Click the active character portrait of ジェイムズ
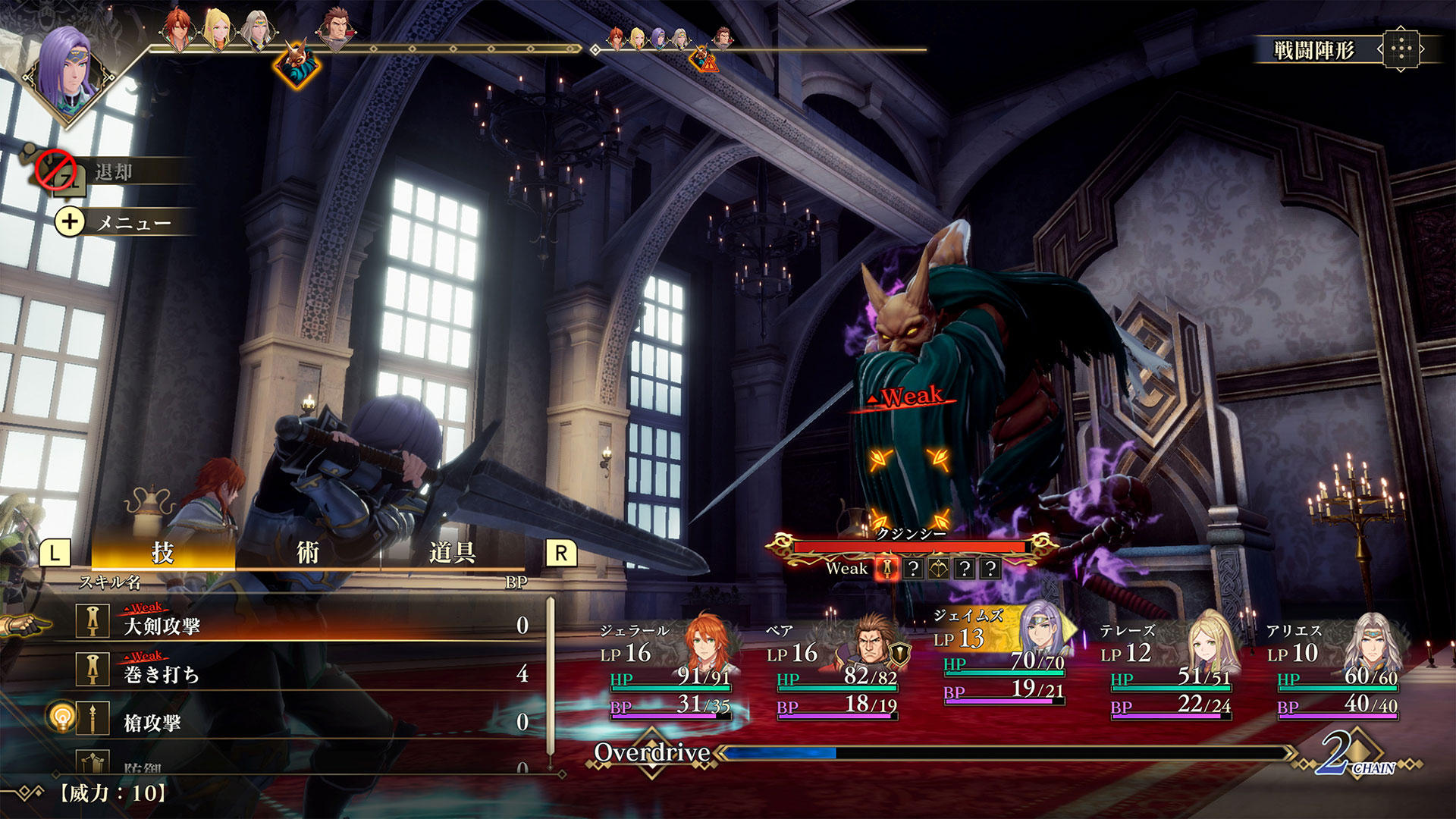1456x819 pixels. [68, 74]
